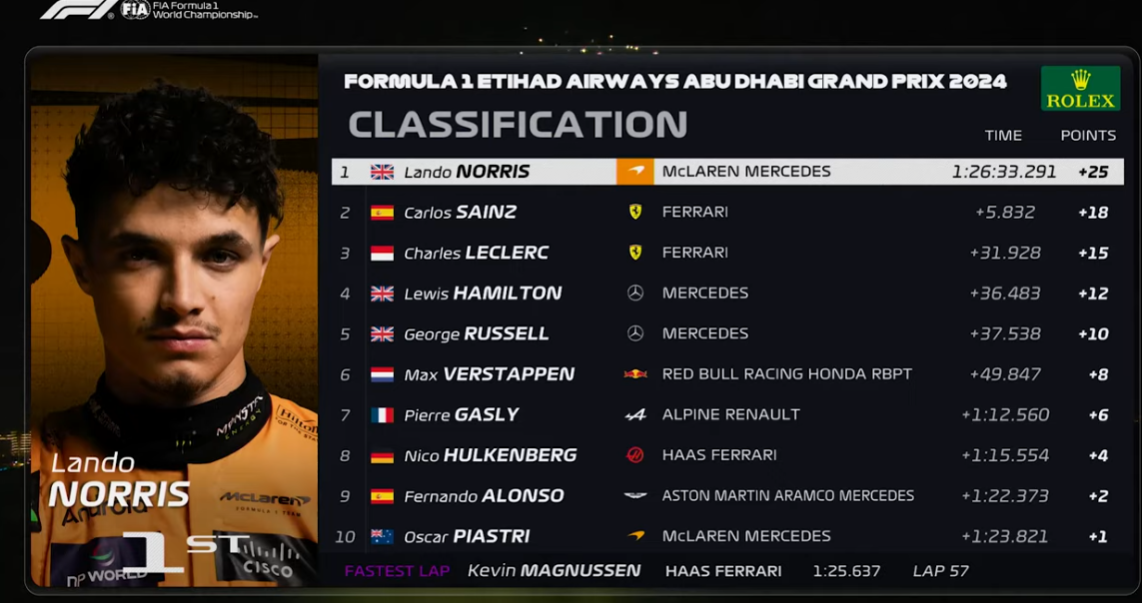Select Lando Norris's classification row
The width and height of the screenshot is (1142, 603).
point(727,172)
